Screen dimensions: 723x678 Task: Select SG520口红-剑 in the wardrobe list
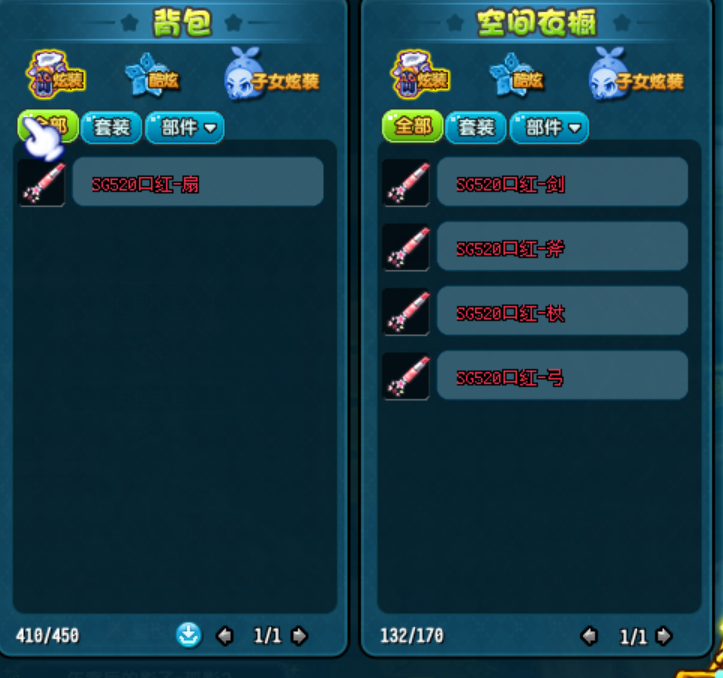point(562,182)
